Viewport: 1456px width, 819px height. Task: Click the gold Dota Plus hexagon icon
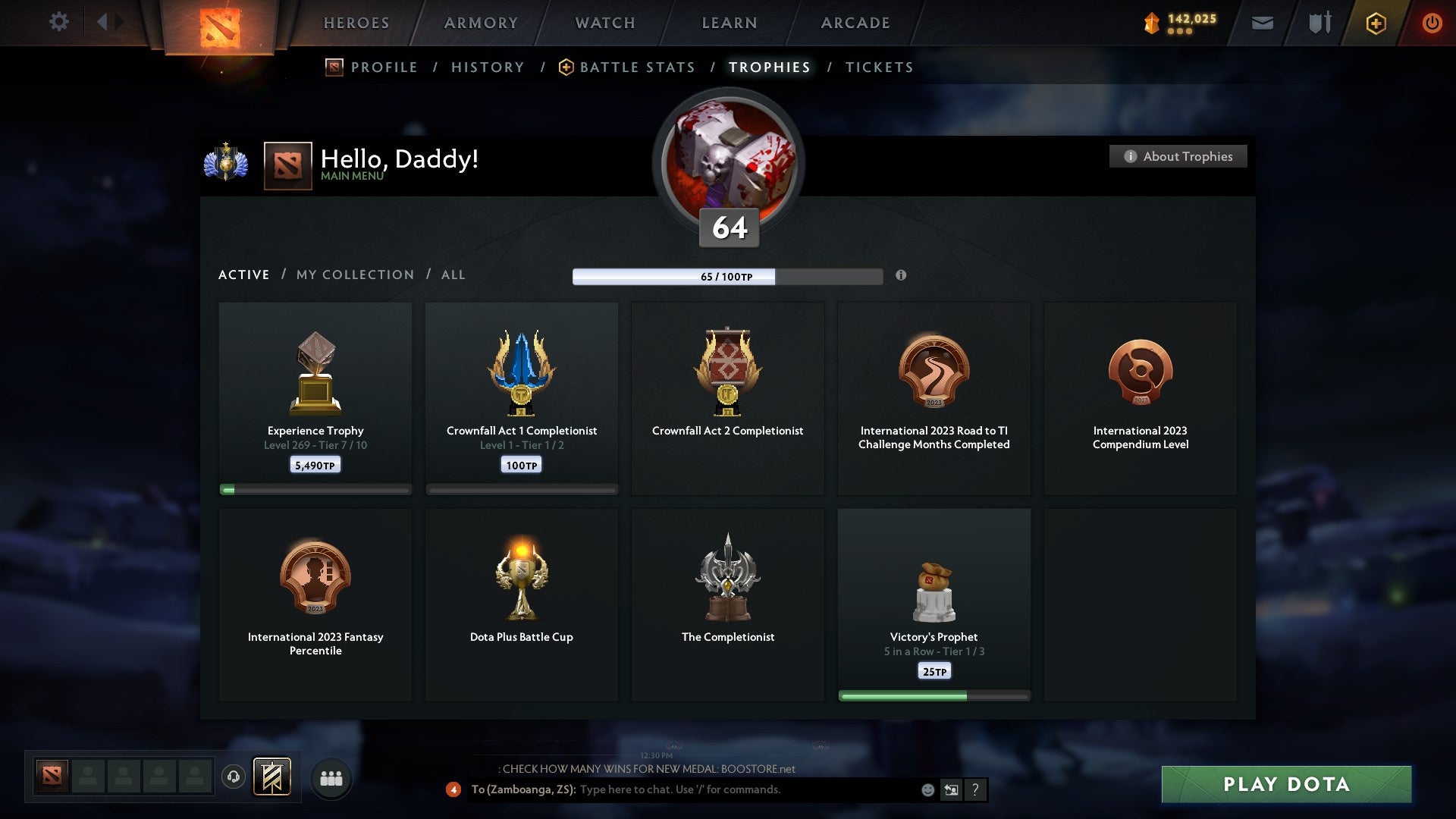[x=1376, y=23]
